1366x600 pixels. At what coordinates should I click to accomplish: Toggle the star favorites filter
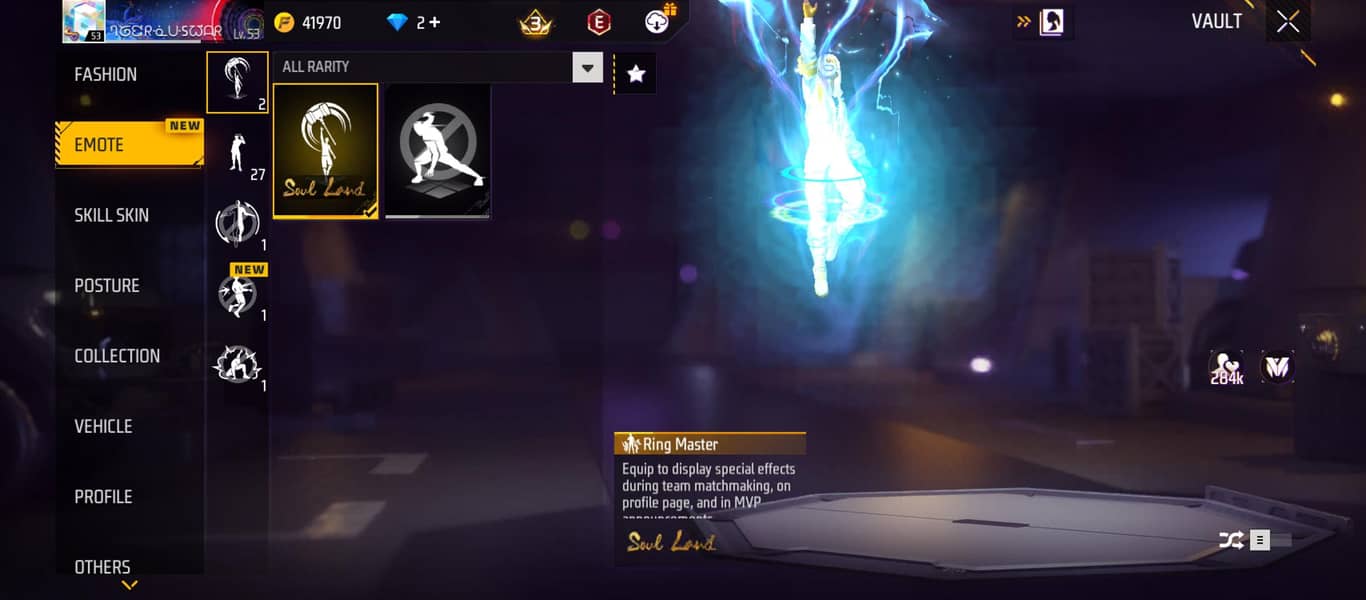[636, 73]
